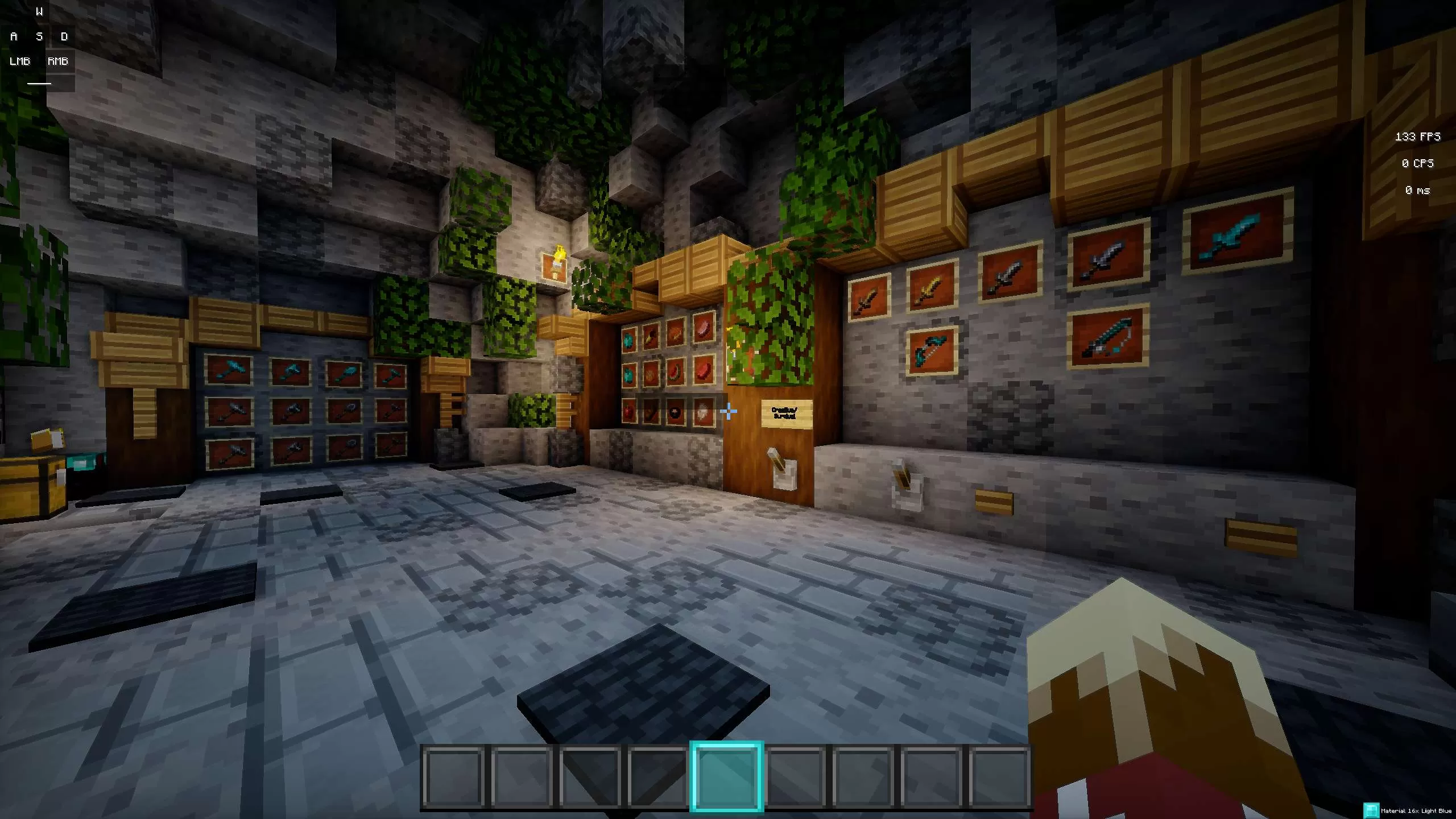Click the crosshair at screen center
This screenshot has height=819, width=1456.
pyautogui.click(x=728, y=409)
